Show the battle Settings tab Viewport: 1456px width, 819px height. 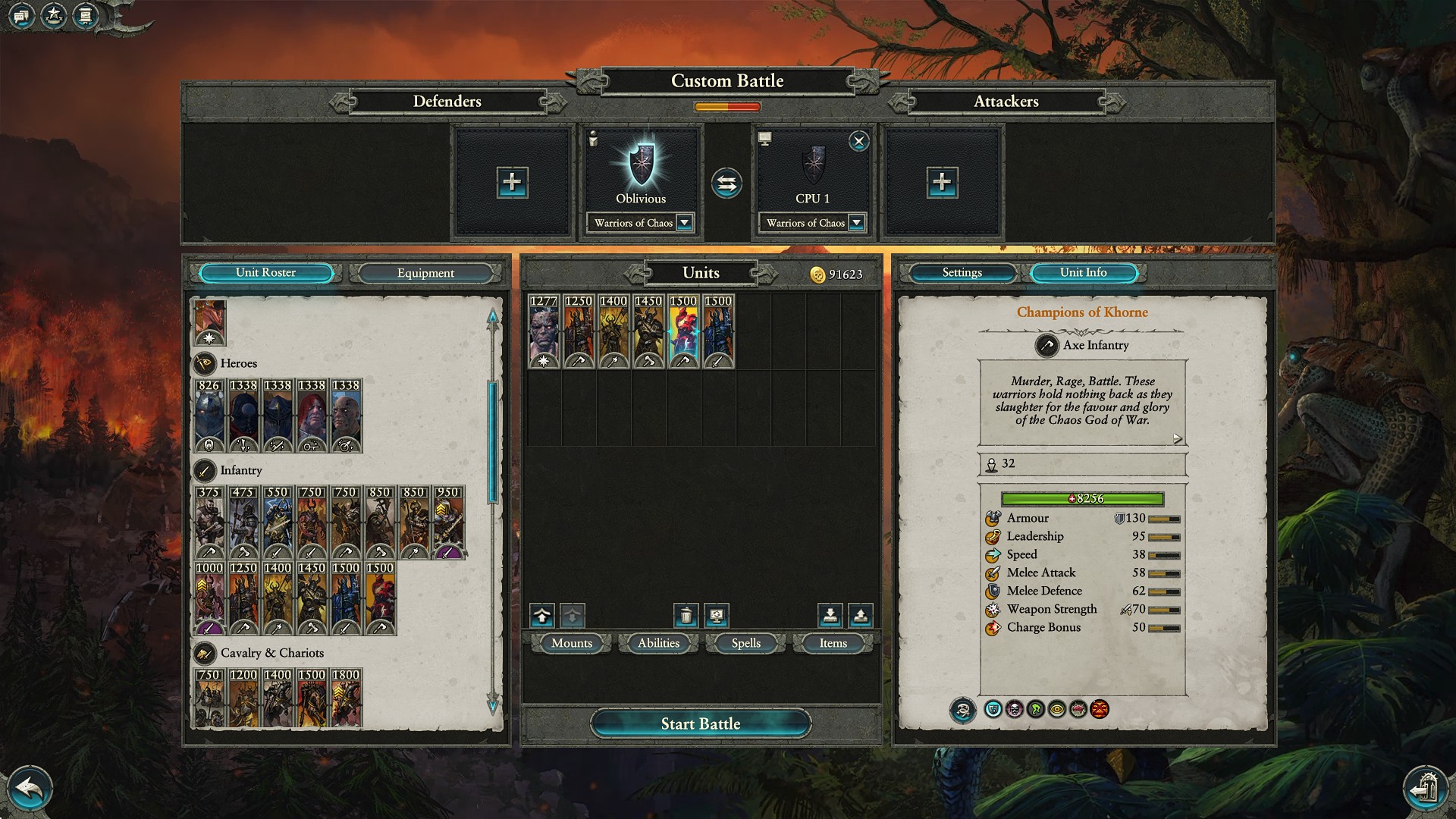(962, 273)
